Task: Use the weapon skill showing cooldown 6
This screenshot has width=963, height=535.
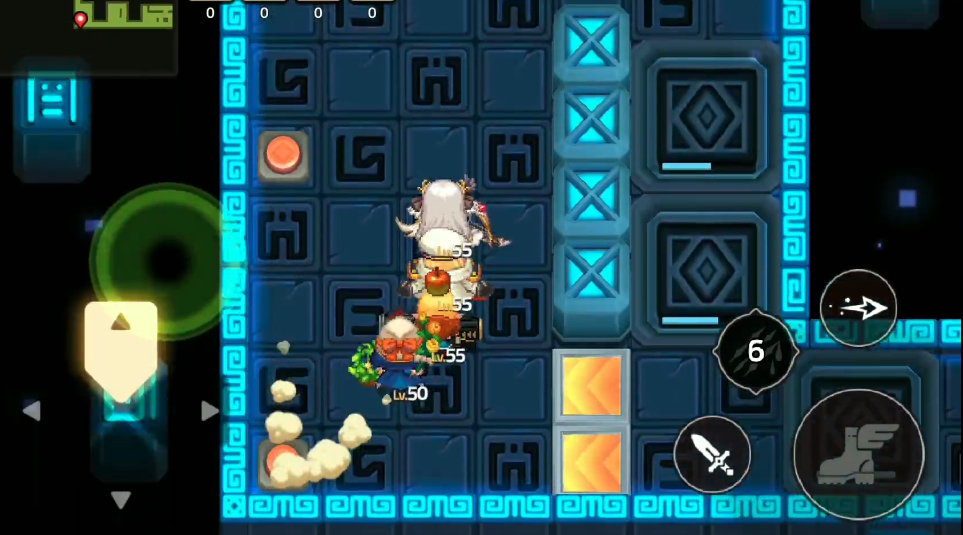Action: click(756, 351)
